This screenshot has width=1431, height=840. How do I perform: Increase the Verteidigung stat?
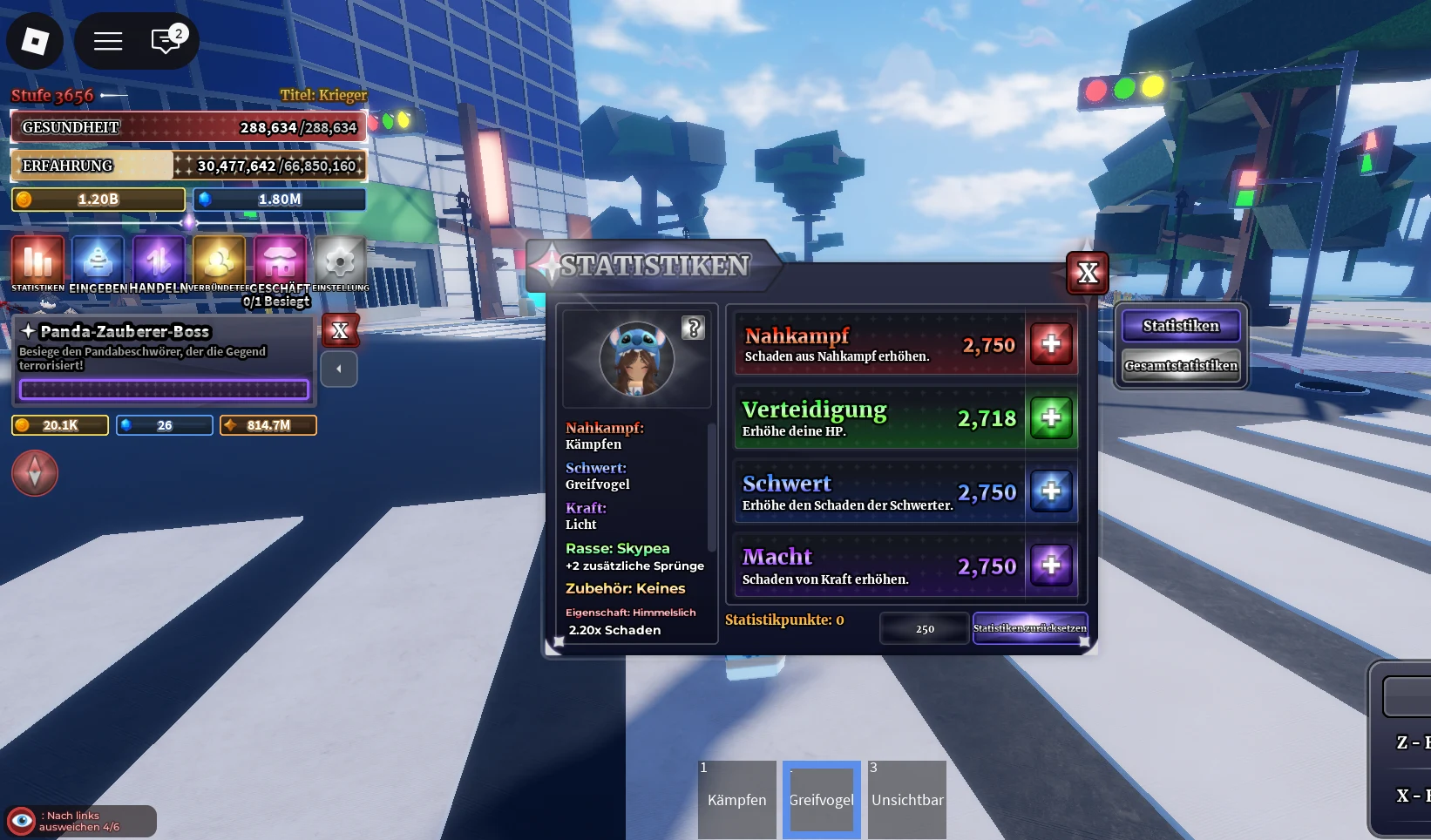click(x=1051, y=418)
